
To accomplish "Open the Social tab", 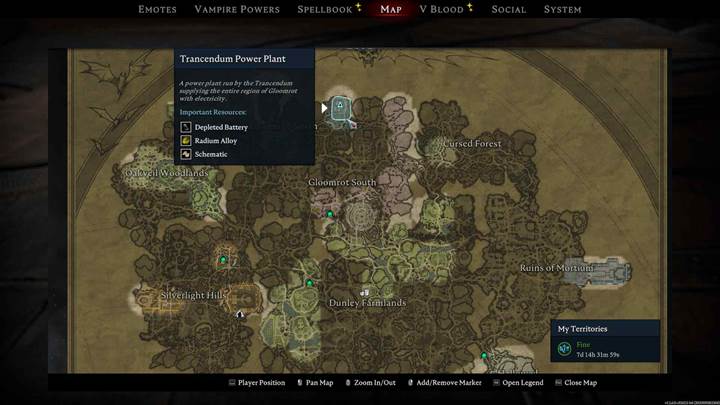I will (x=509, y=10).
